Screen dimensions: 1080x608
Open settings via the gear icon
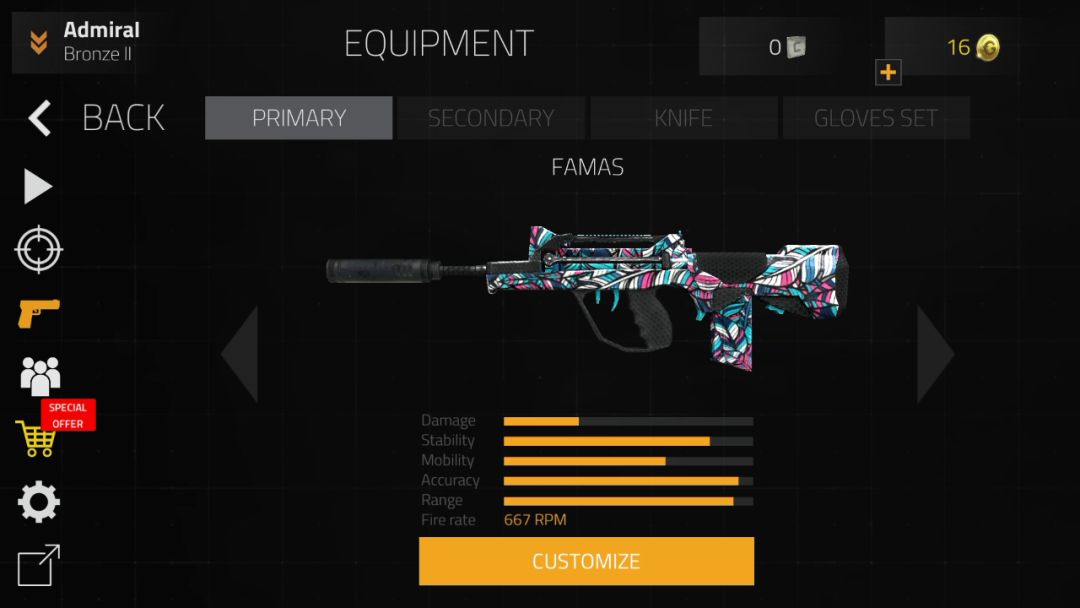[39, 502]
